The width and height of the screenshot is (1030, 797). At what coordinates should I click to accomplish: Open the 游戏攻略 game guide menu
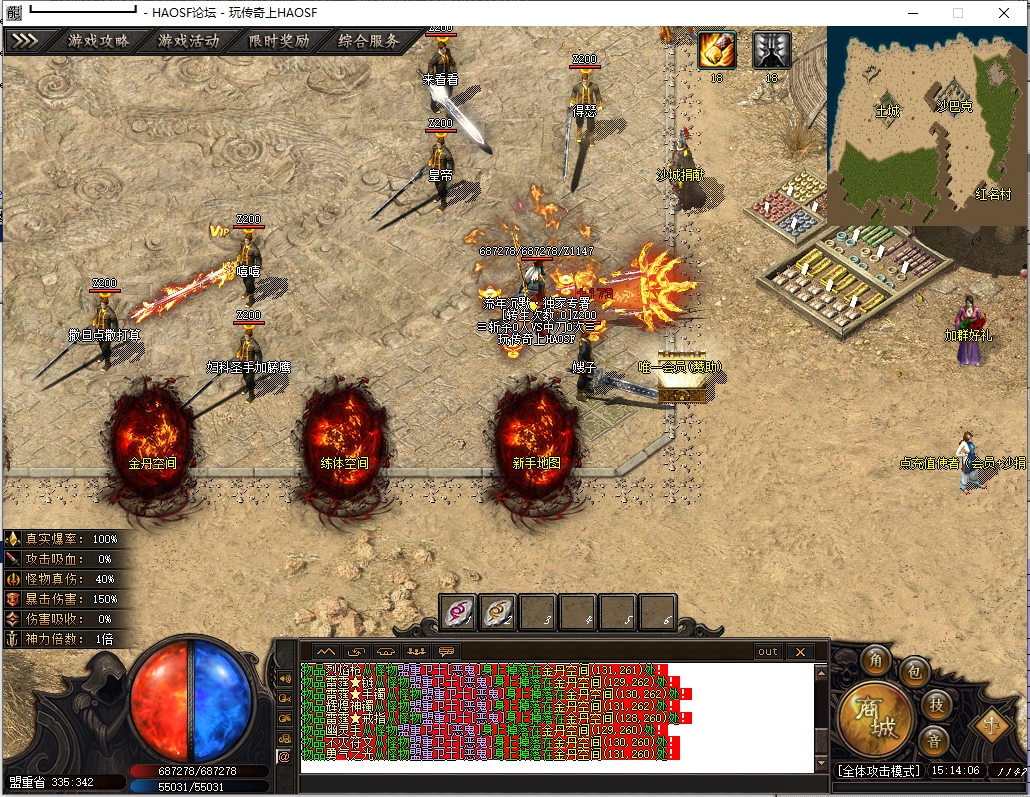coord(99,42)
